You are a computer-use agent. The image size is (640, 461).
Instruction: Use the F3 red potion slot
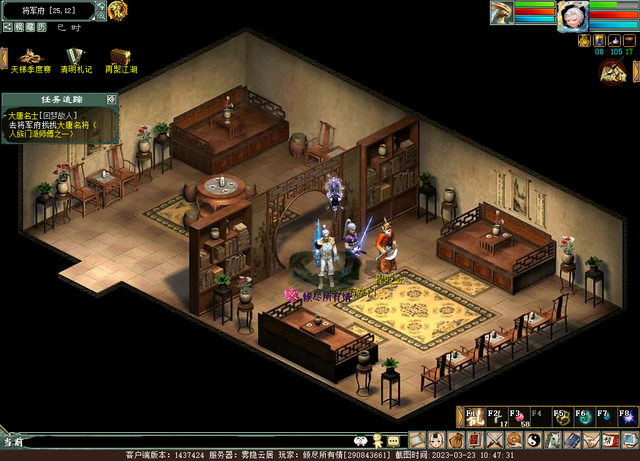coord(518,416)
